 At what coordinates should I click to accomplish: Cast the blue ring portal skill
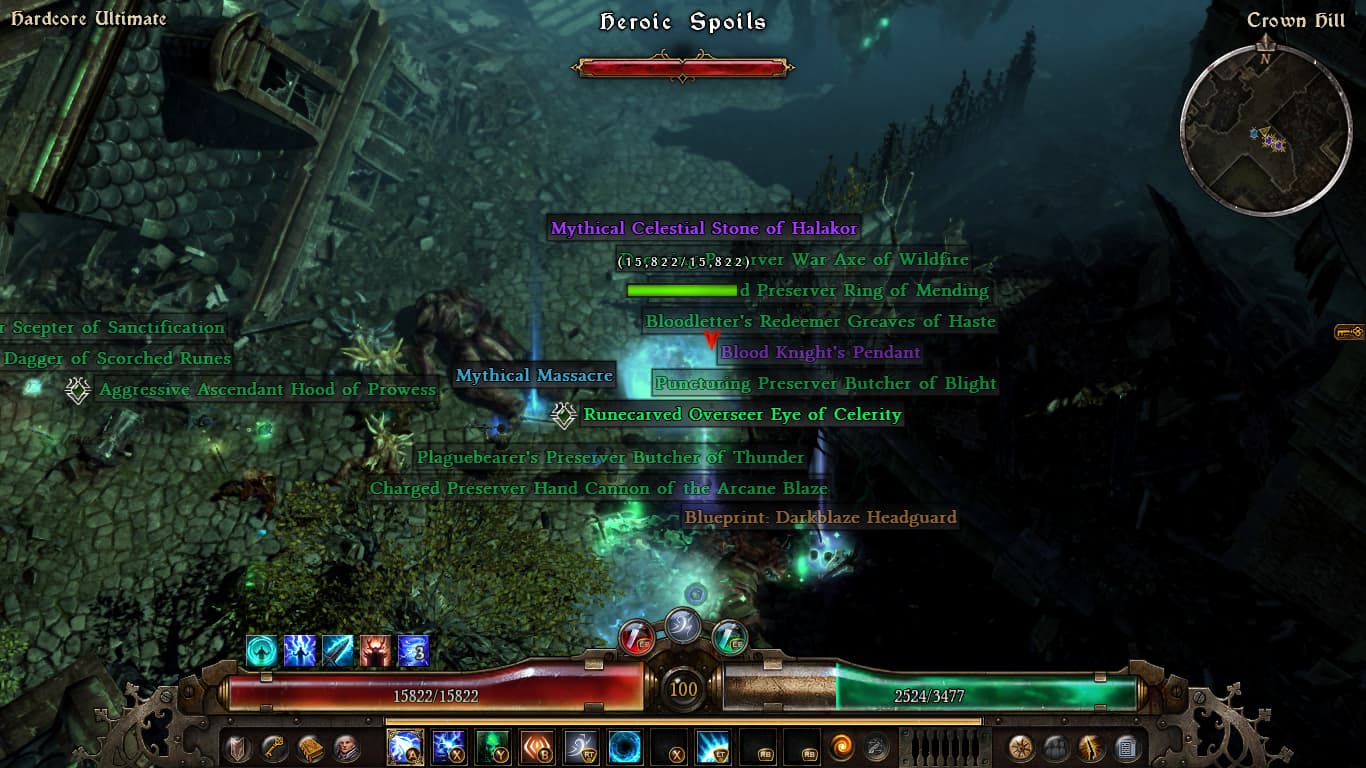[x=625, y=747]
